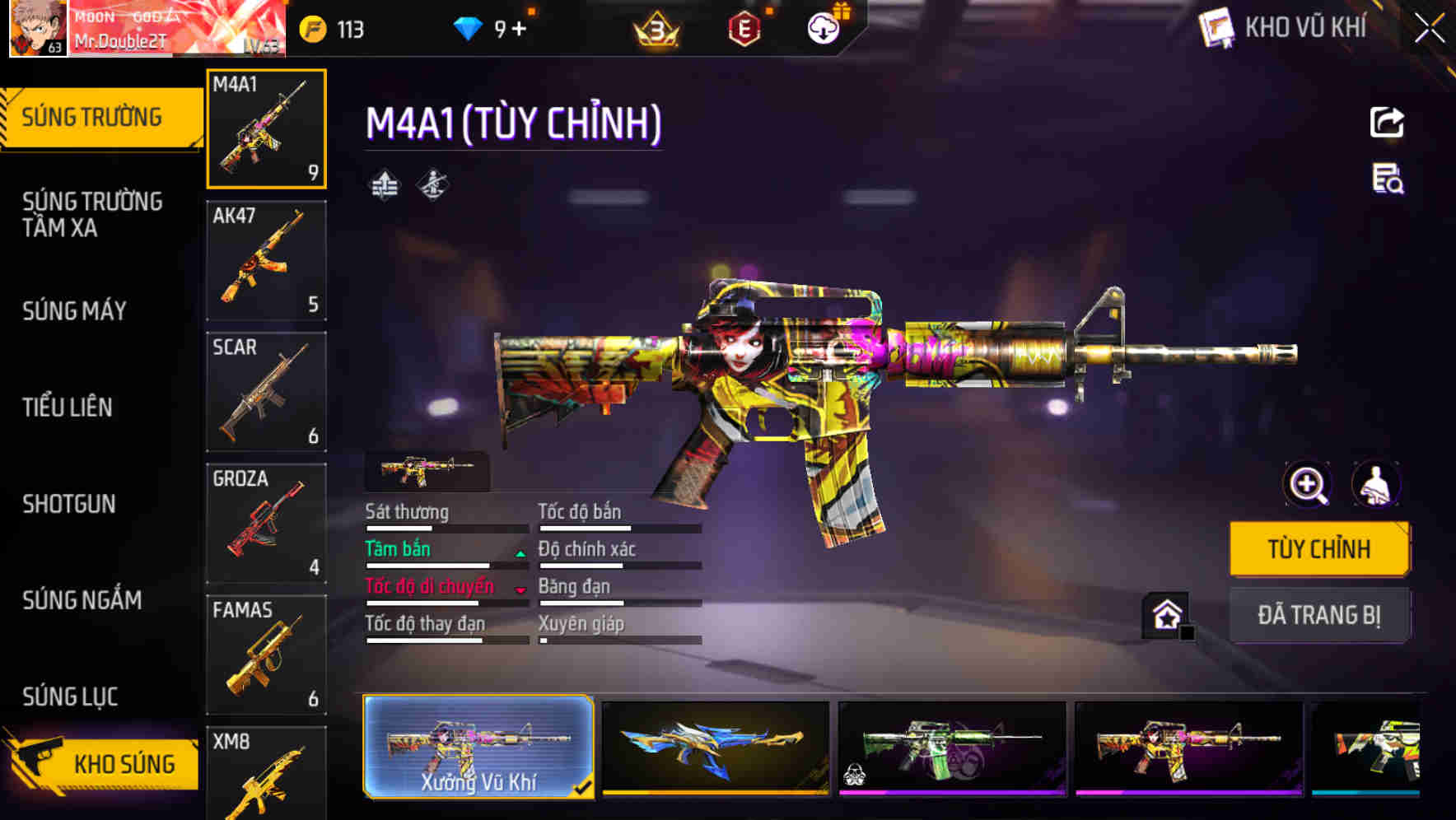The width and height of the screenshot is (1456, 820).
Task: Click the share/export icon top right
Action: 1387,122
